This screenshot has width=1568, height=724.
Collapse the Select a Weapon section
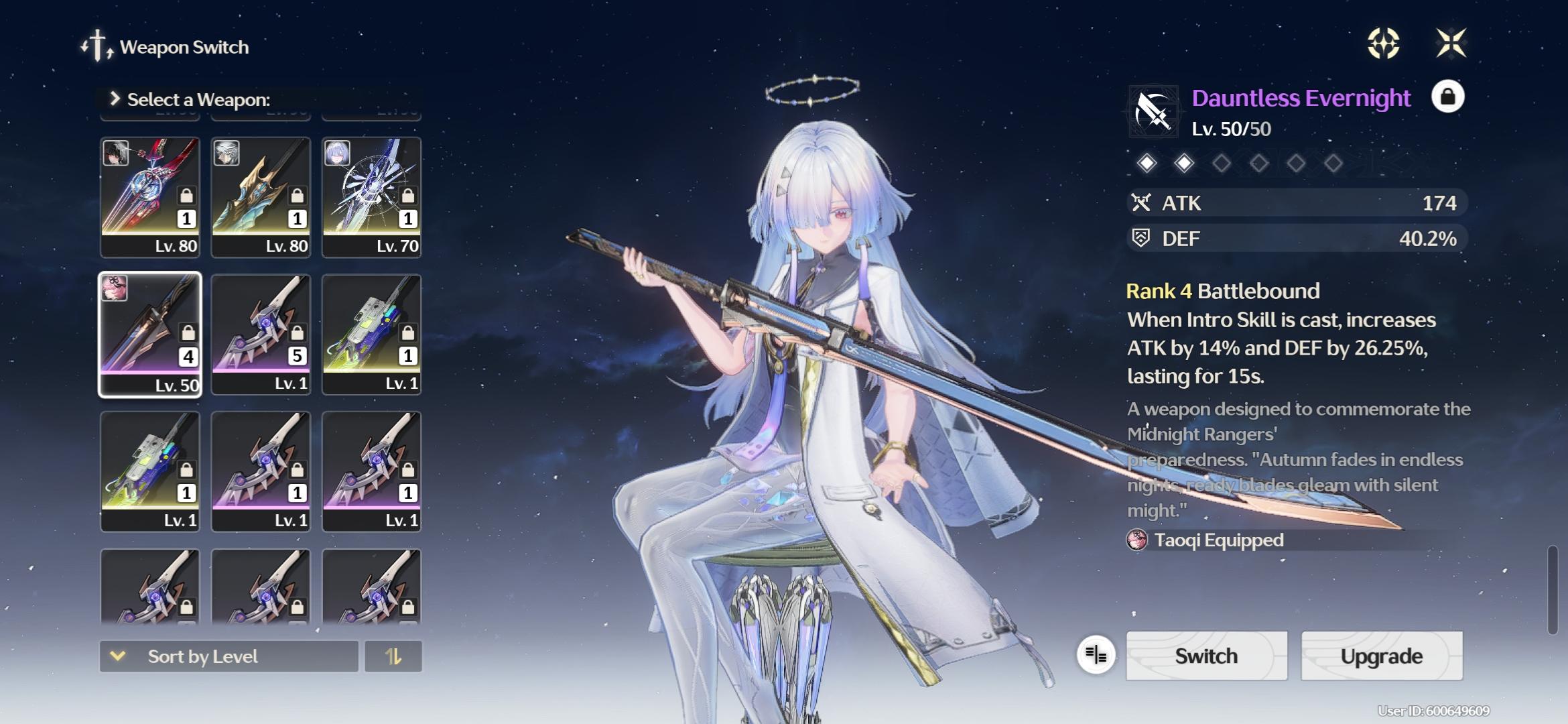[115, 99]
